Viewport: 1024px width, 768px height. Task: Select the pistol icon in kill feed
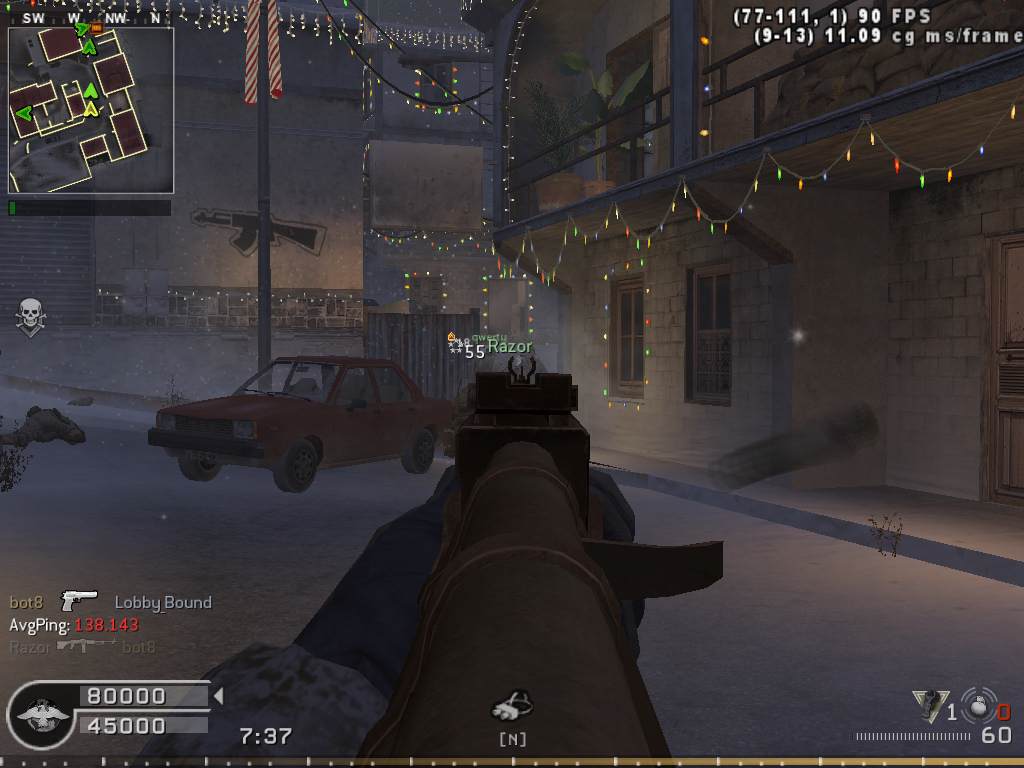click(x=79, y=600)
